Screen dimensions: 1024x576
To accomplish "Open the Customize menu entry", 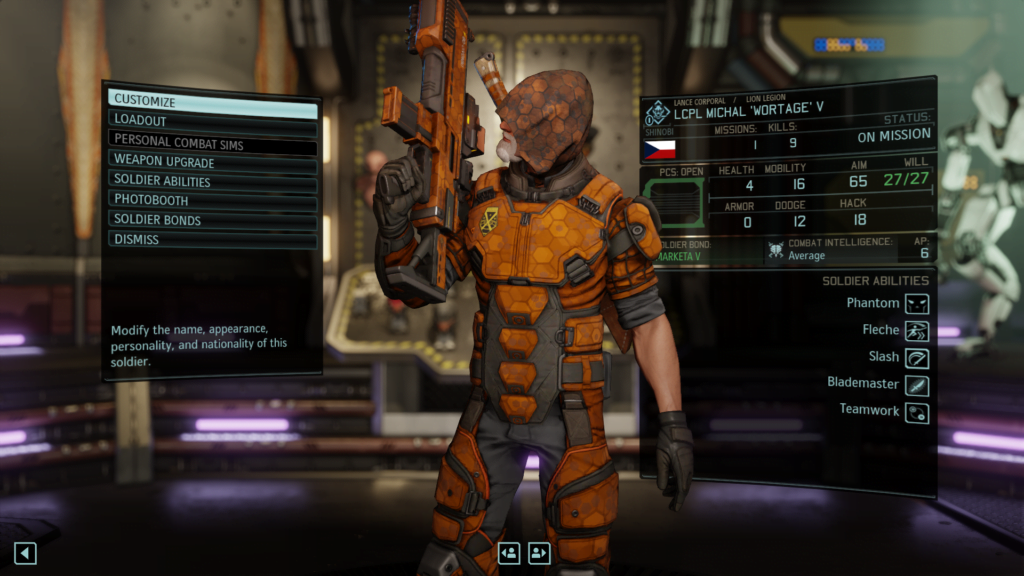I will pyautogui.click(x=212, y=101).
